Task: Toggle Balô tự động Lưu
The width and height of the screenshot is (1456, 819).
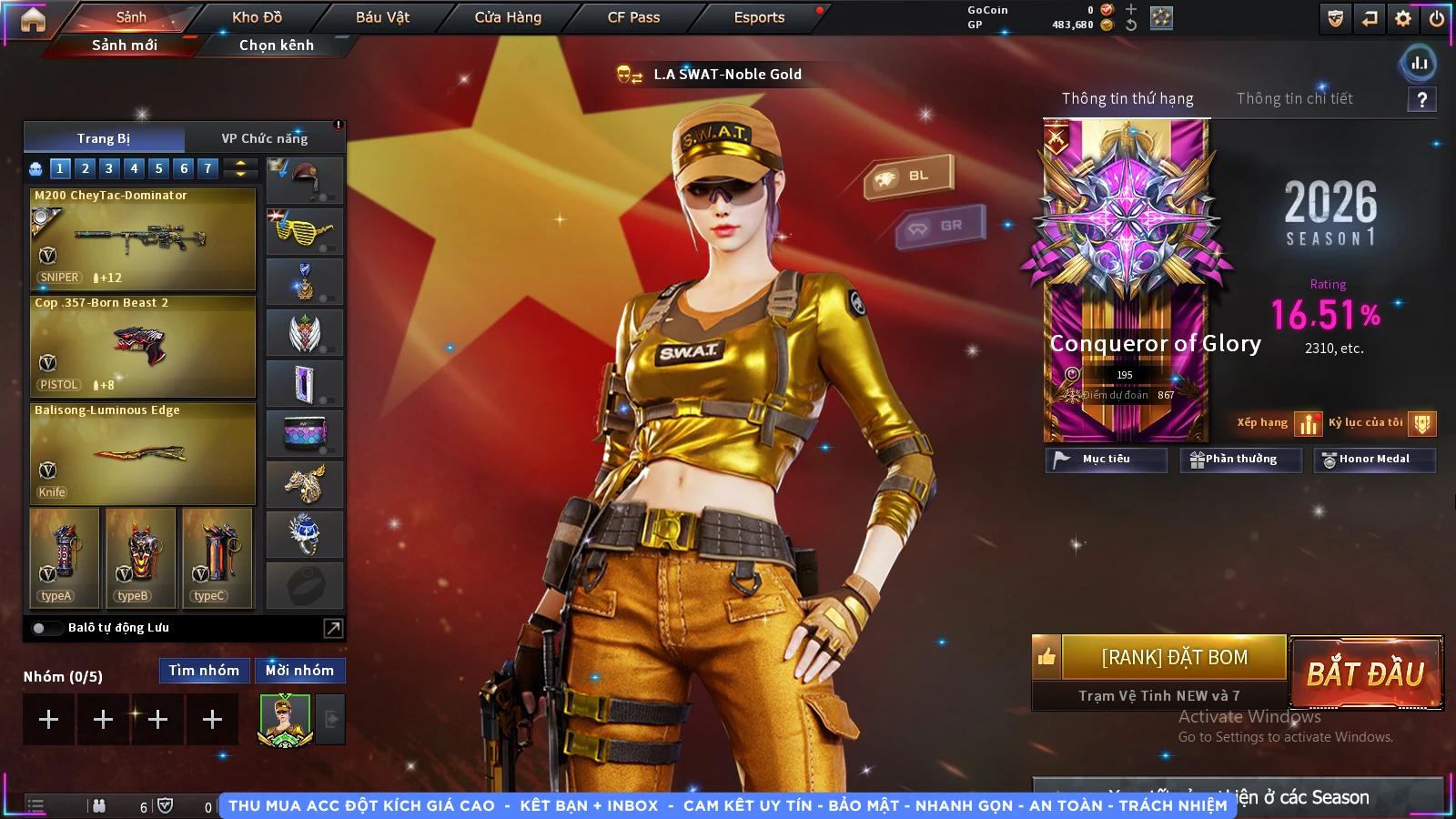Action: click(x=40, y=628)
